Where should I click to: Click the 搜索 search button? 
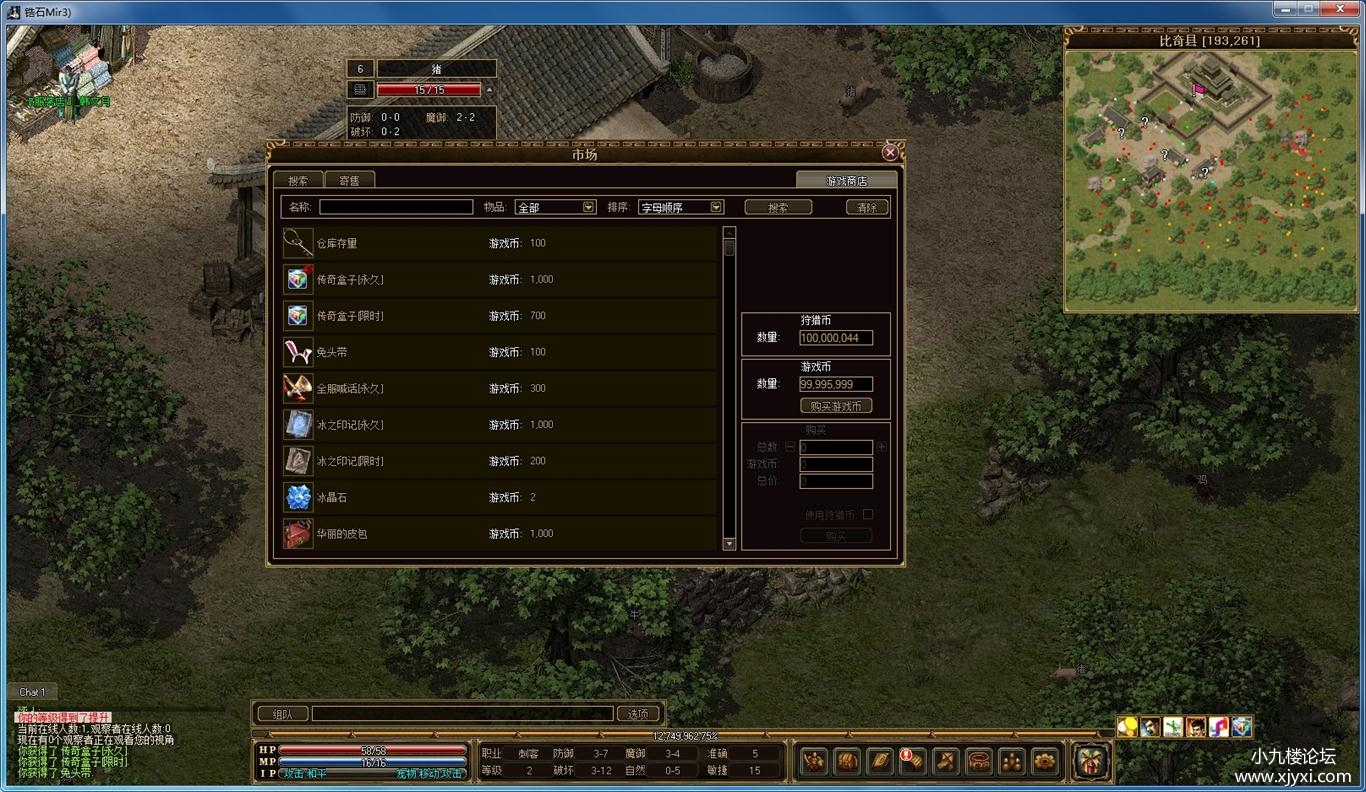click(x=778, y=207)
